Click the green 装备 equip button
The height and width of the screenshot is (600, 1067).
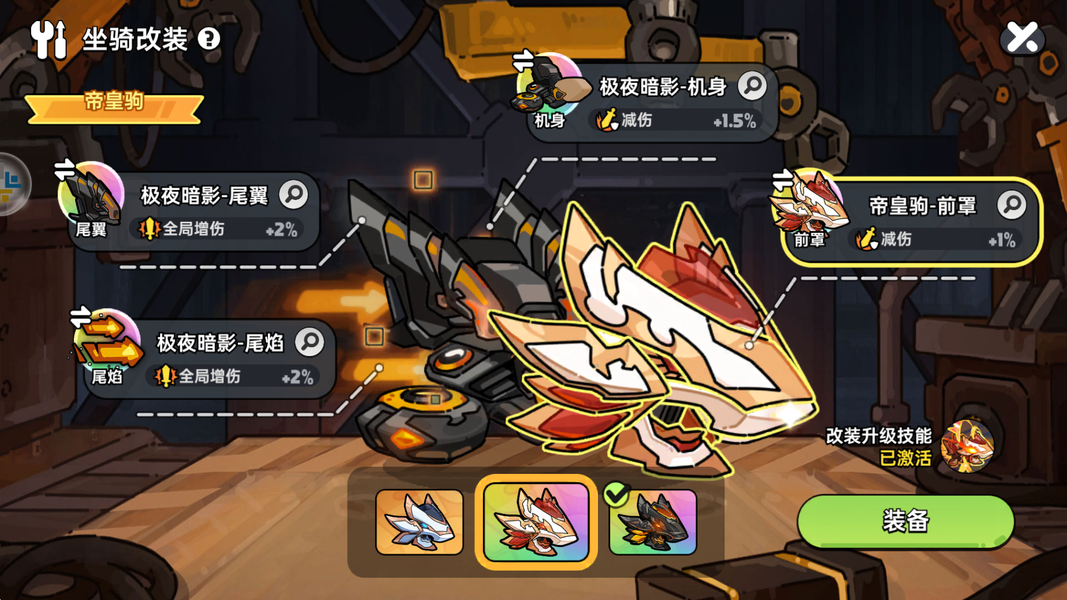tap(905, 521)
